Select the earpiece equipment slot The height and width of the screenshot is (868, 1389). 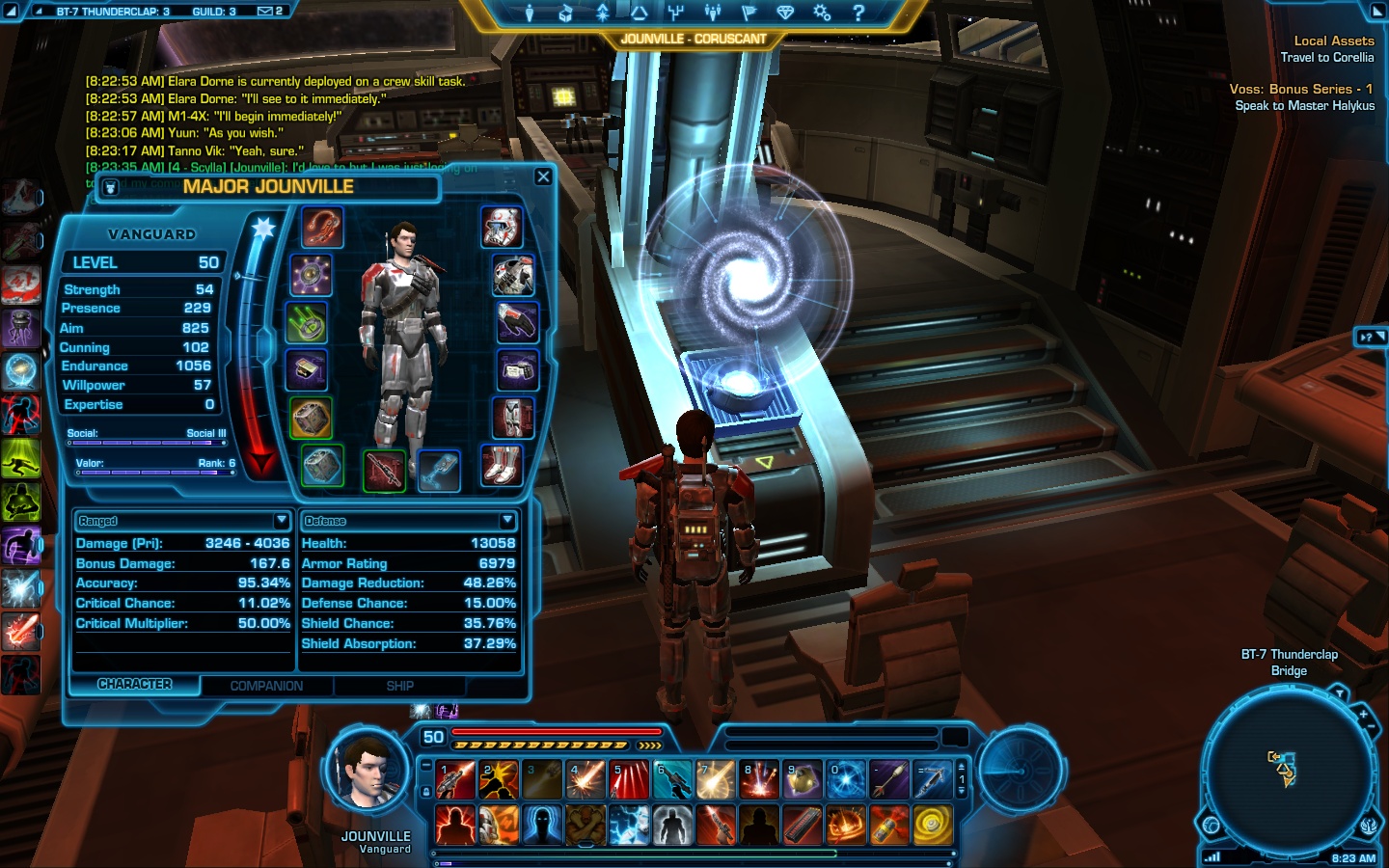click(321, 228)
